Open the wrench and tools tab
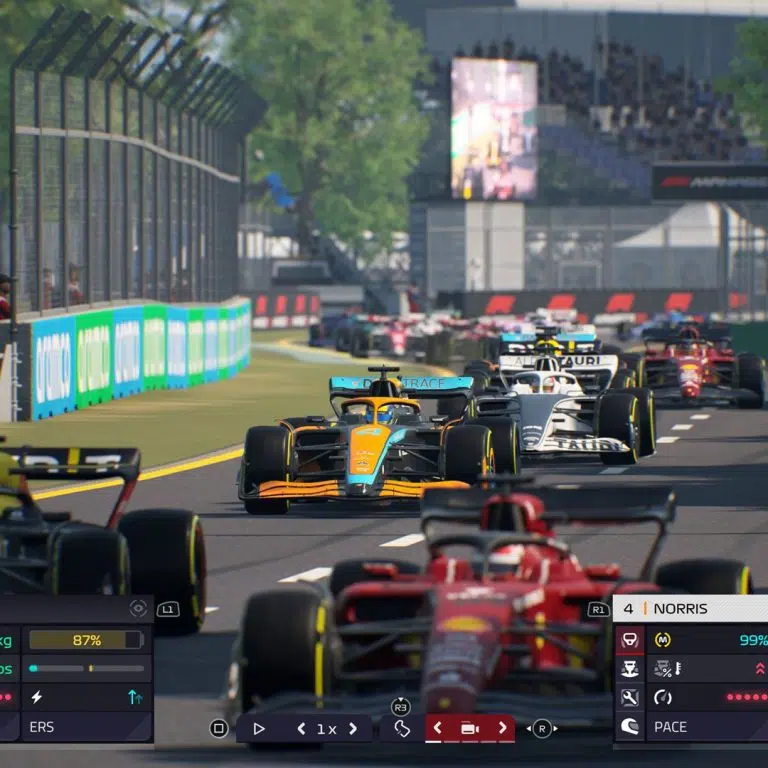This screenshot has height=768, width=768. 629,698
